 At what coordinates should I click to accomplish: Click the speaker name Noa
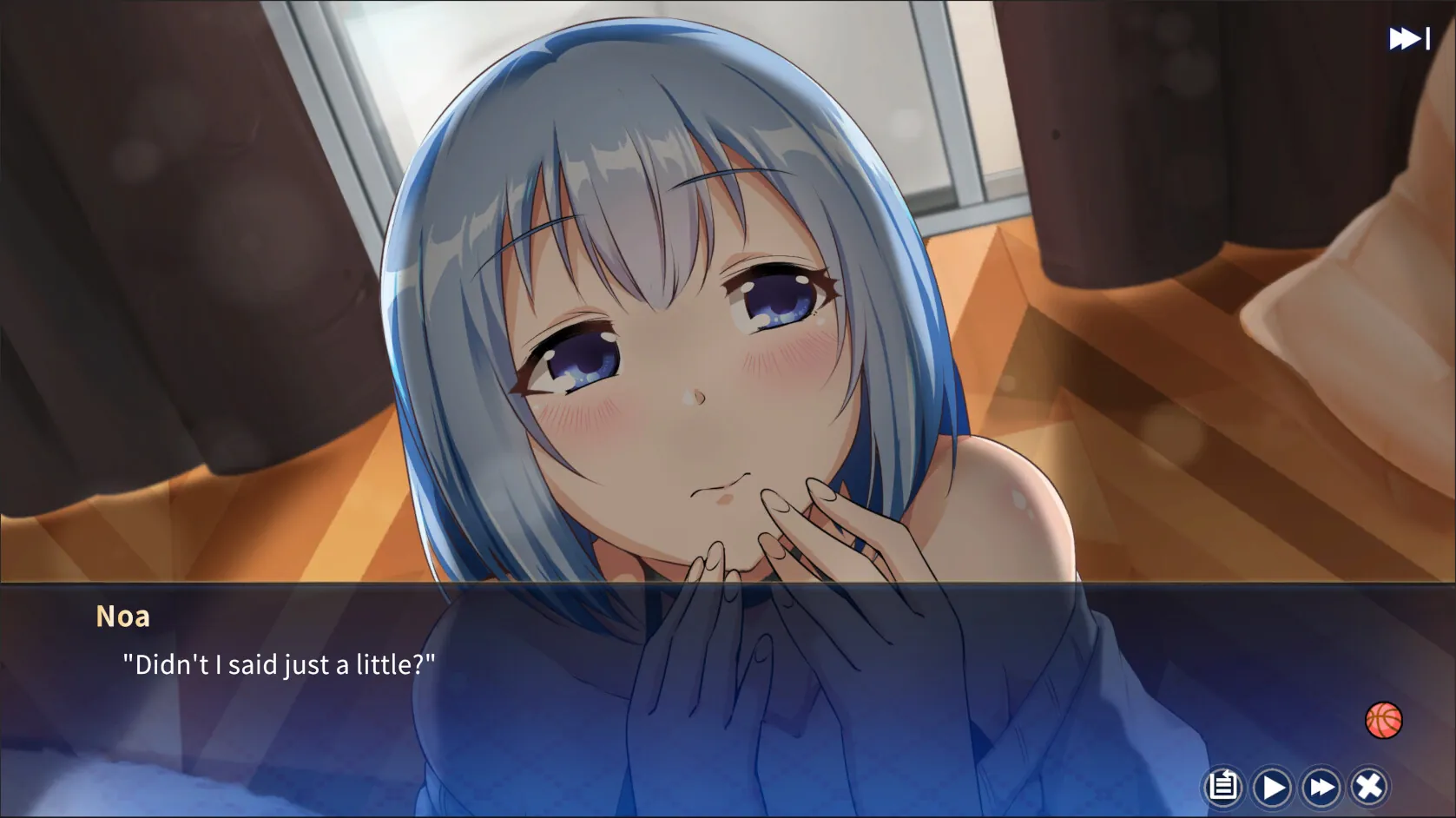point(123,615)
